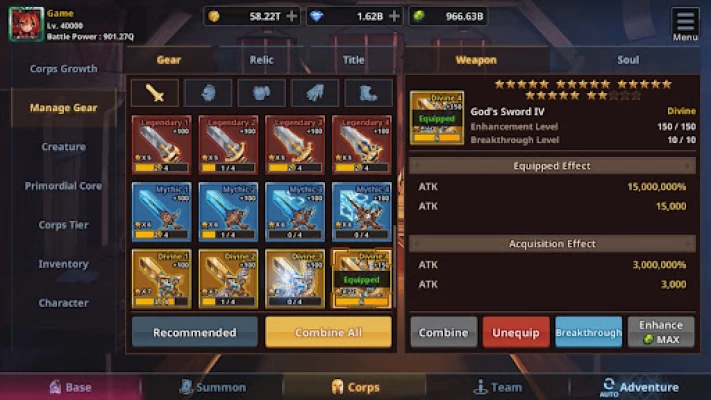Select the helmet gear category filter
Image resolution: width=711 pixels, height=400 pixels.
point(208,93)
